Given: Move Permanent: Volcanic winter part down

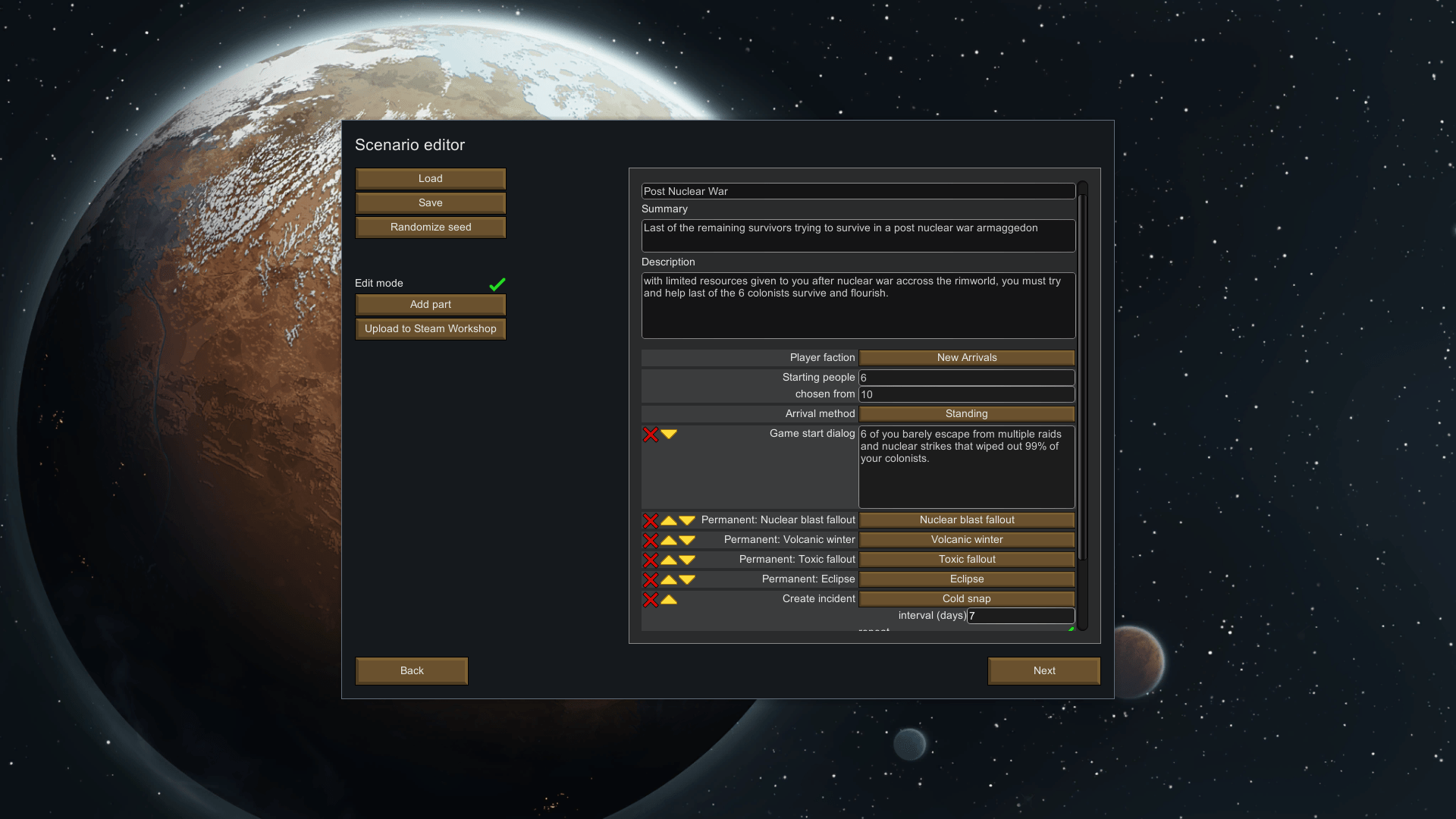Looking at the screenshot, I should click(x=686, y=540).
